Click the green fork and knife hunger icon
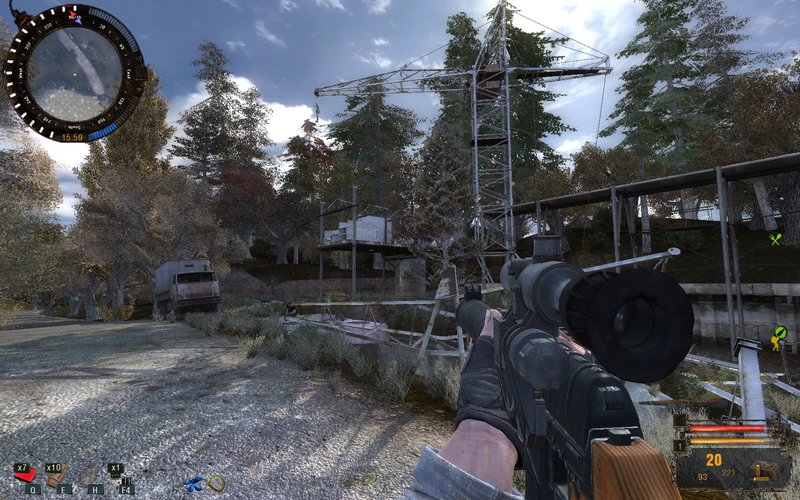This screenshot has width=800, height=500. 775,239
